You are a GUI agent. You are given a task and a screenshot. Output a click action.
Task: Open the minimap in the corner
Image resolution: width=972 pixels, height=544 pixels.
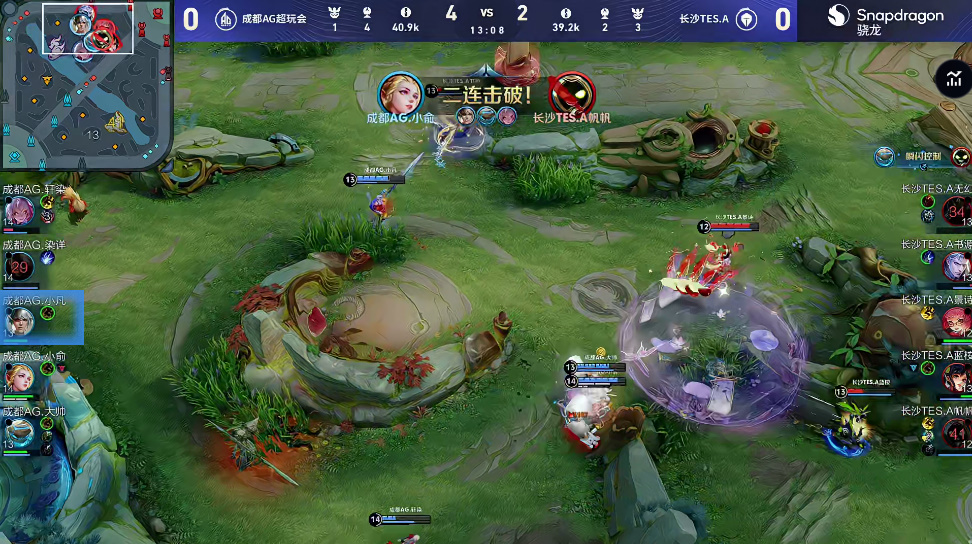click(x=85, y=85)
